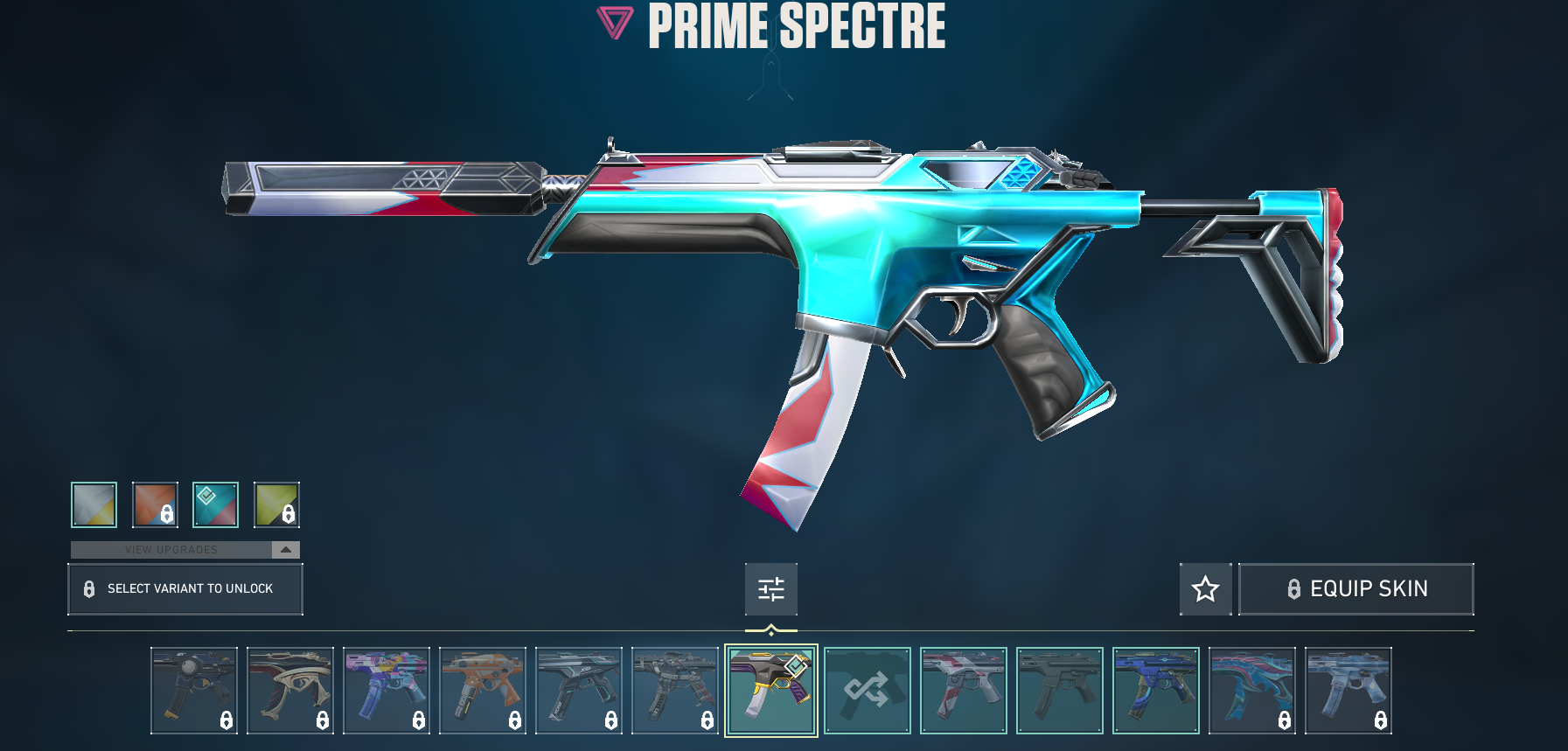Select the red and white Spectre skin

963,690
